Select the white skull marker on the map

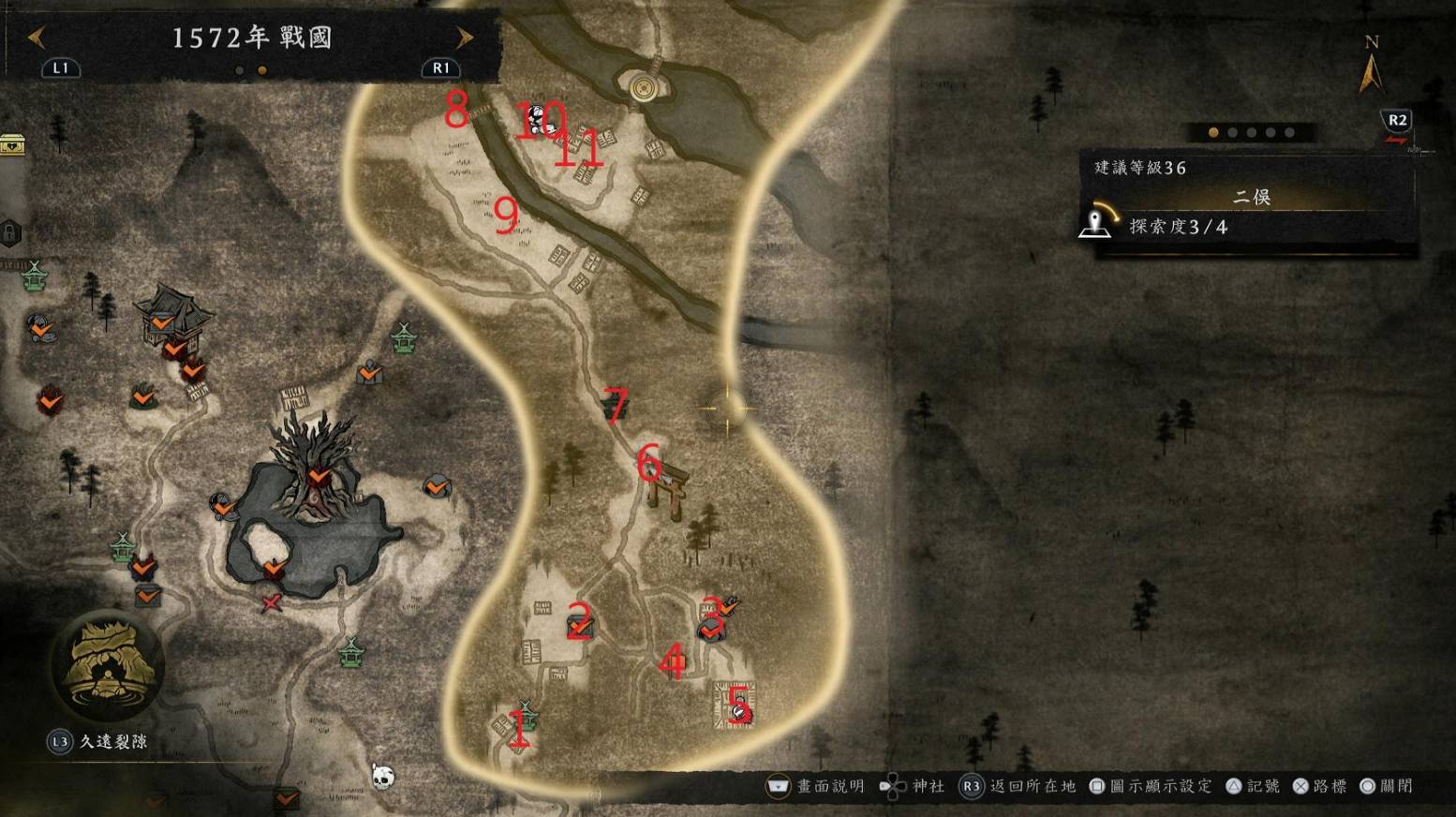coord(382,776)
